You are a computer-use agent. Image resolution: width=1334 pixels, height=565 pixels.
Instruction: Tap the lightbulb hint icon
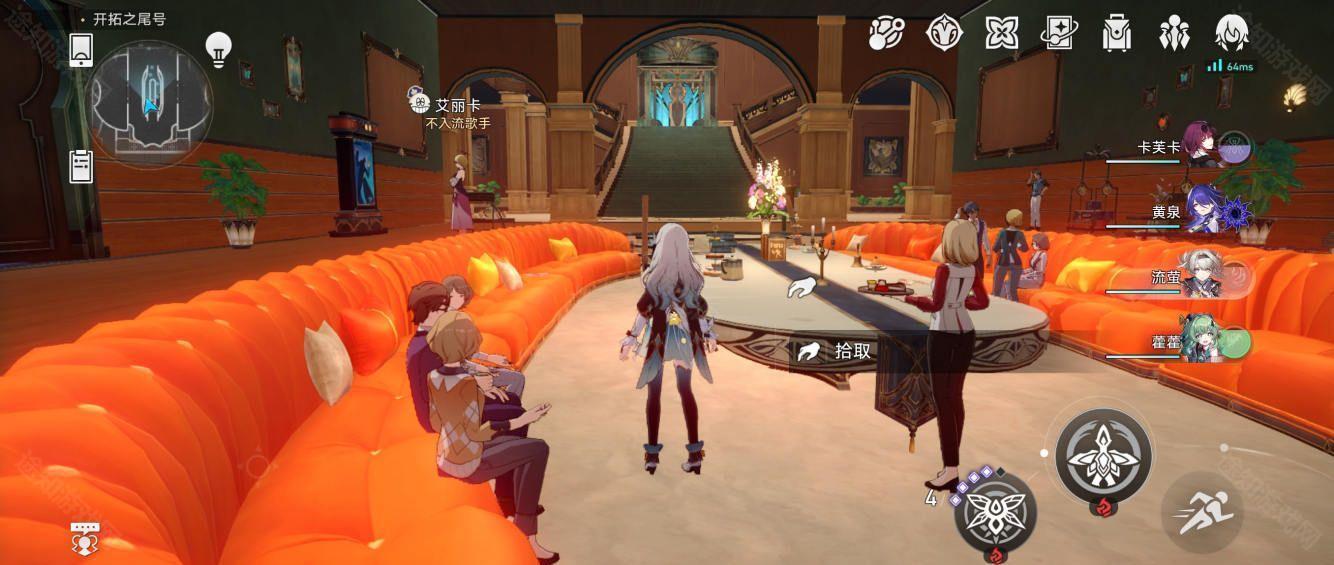pyautogui.click(x=218, y=48)
